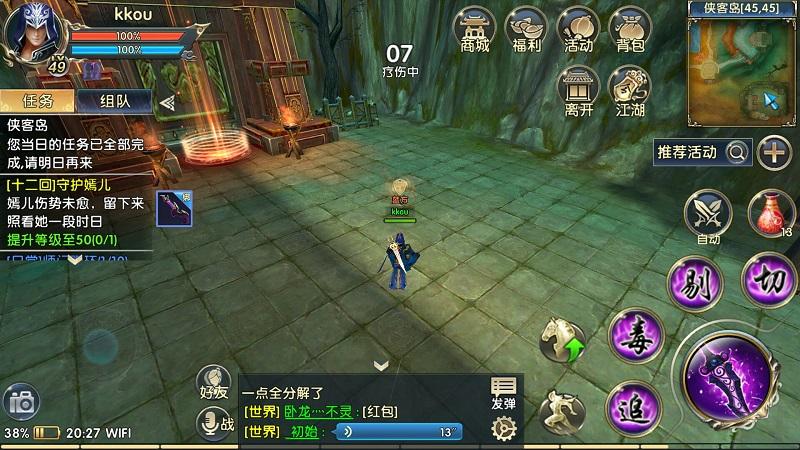Take a screenshot with the camera icon
Image resolution: width=800 pixels, height=450 pixels.
(21, 404)
